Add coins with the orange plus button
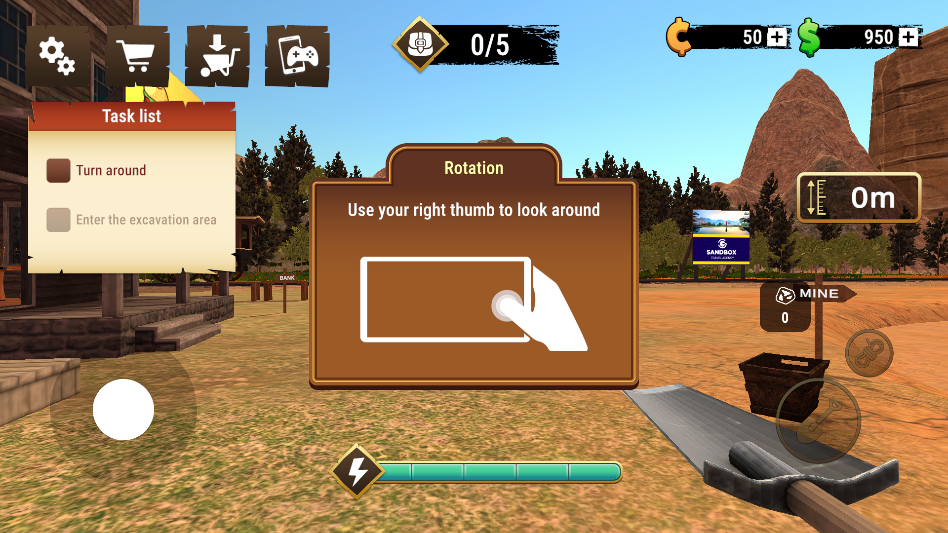 click(778, 38)
